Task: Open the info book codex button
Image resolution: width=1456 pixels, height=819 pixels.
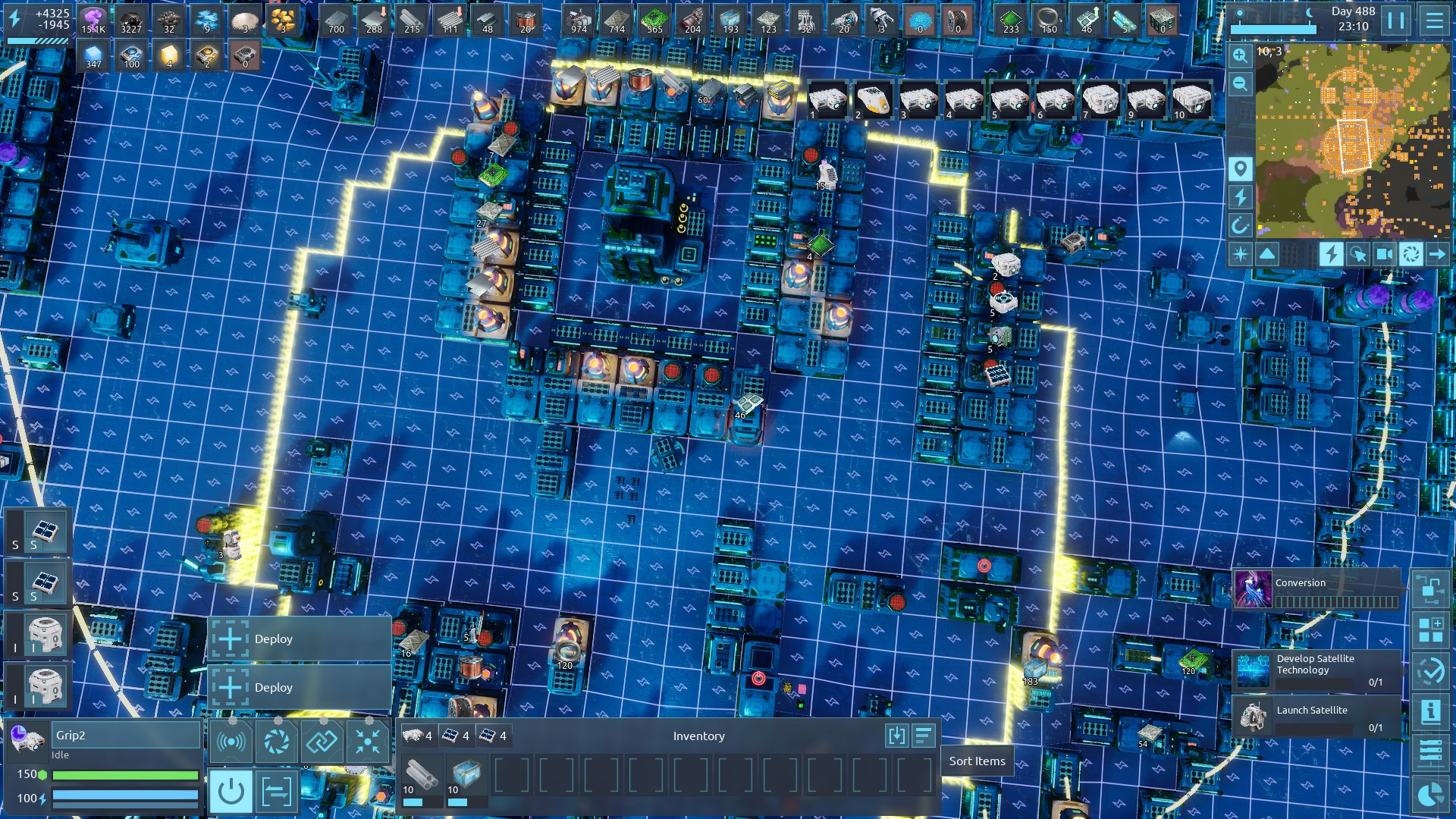Action: click(1430, 712)
